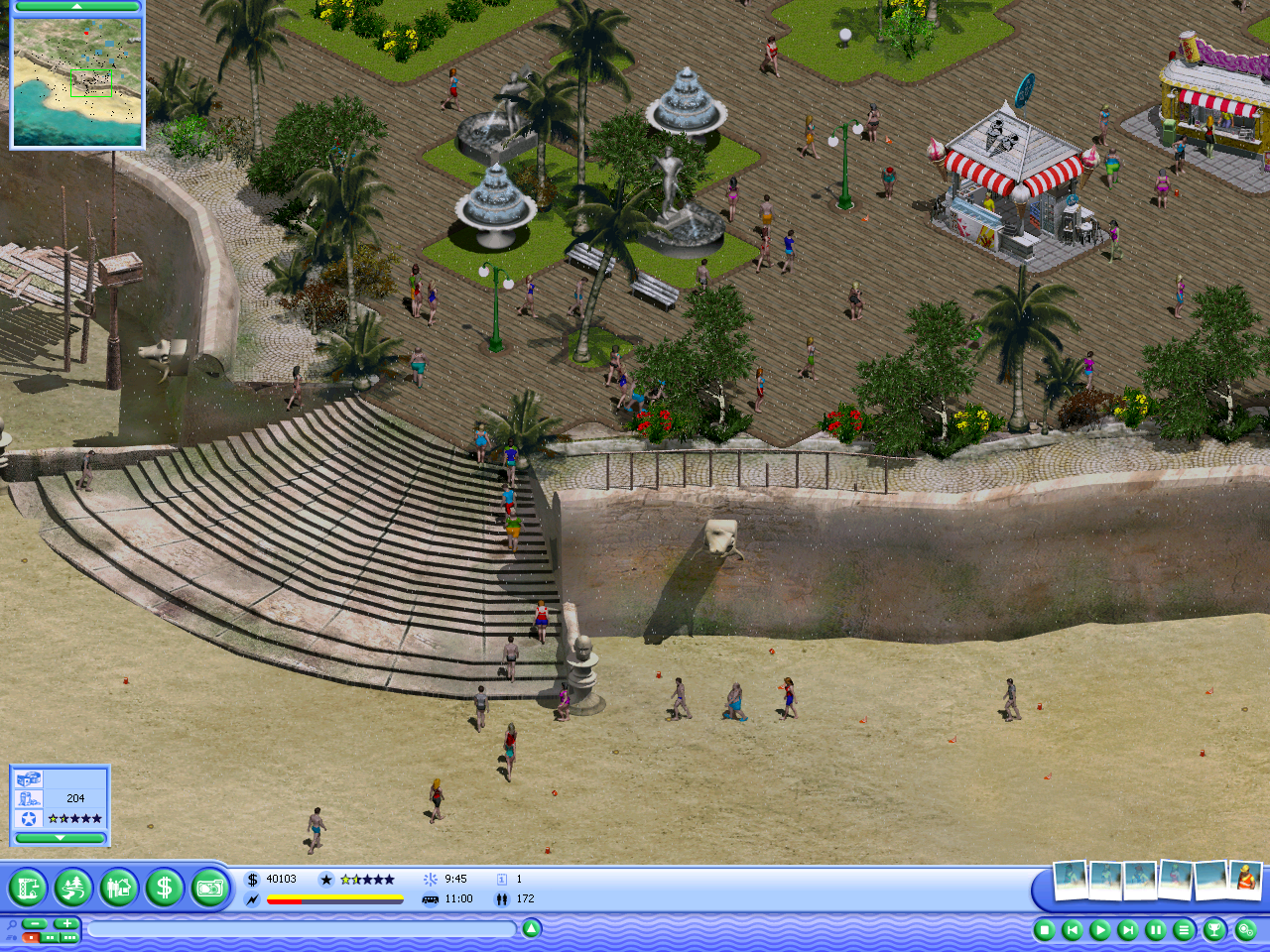This screenshot has height=952, width=1270.
Task: Click the worker's polaroid photo thumbnail
Action: (x=1244, y=876)
